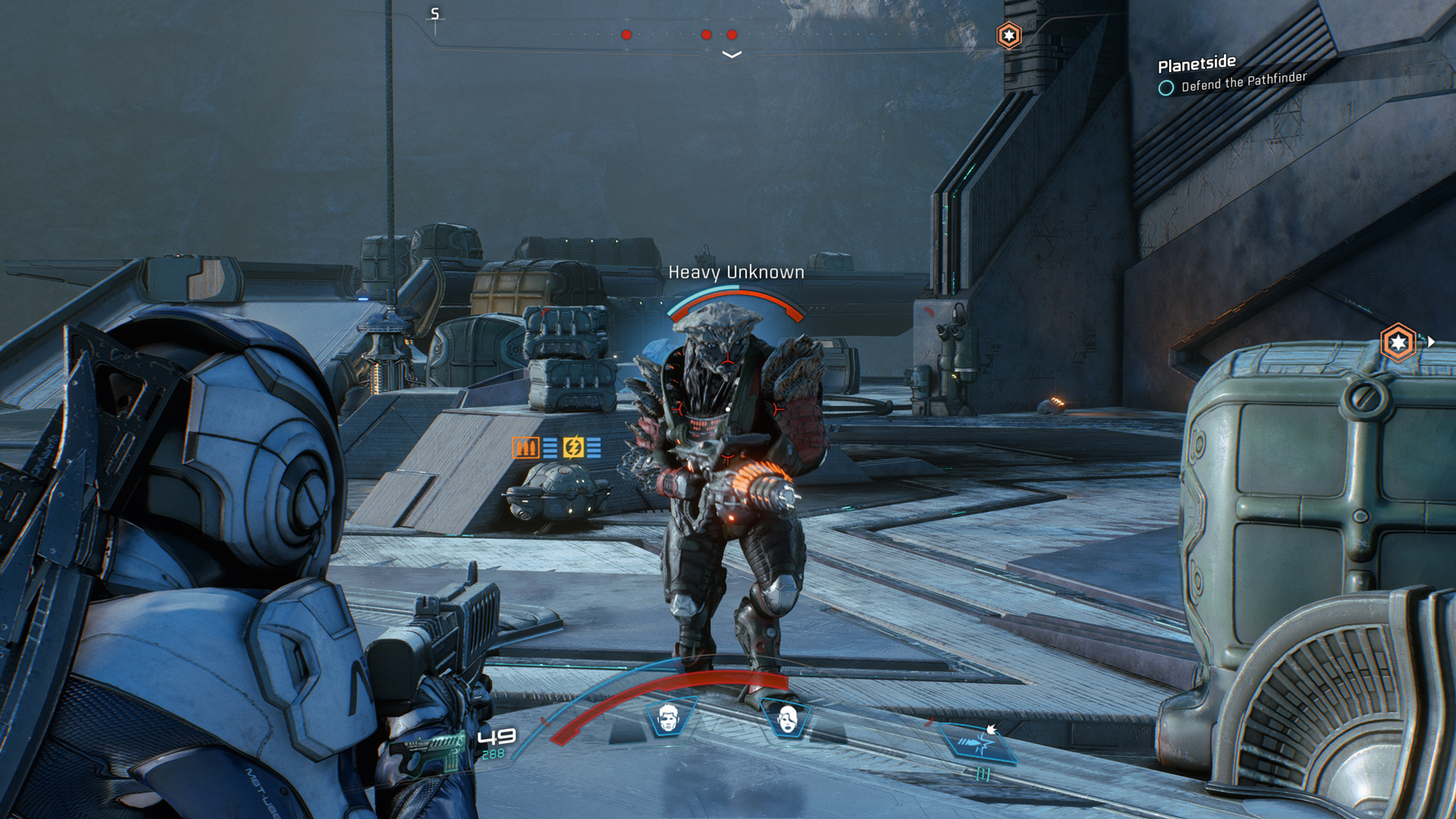This screenshot has width=1456, height=819.
Task: Select the hexagon objective marker on the compass
Action: coord(1009,36)
